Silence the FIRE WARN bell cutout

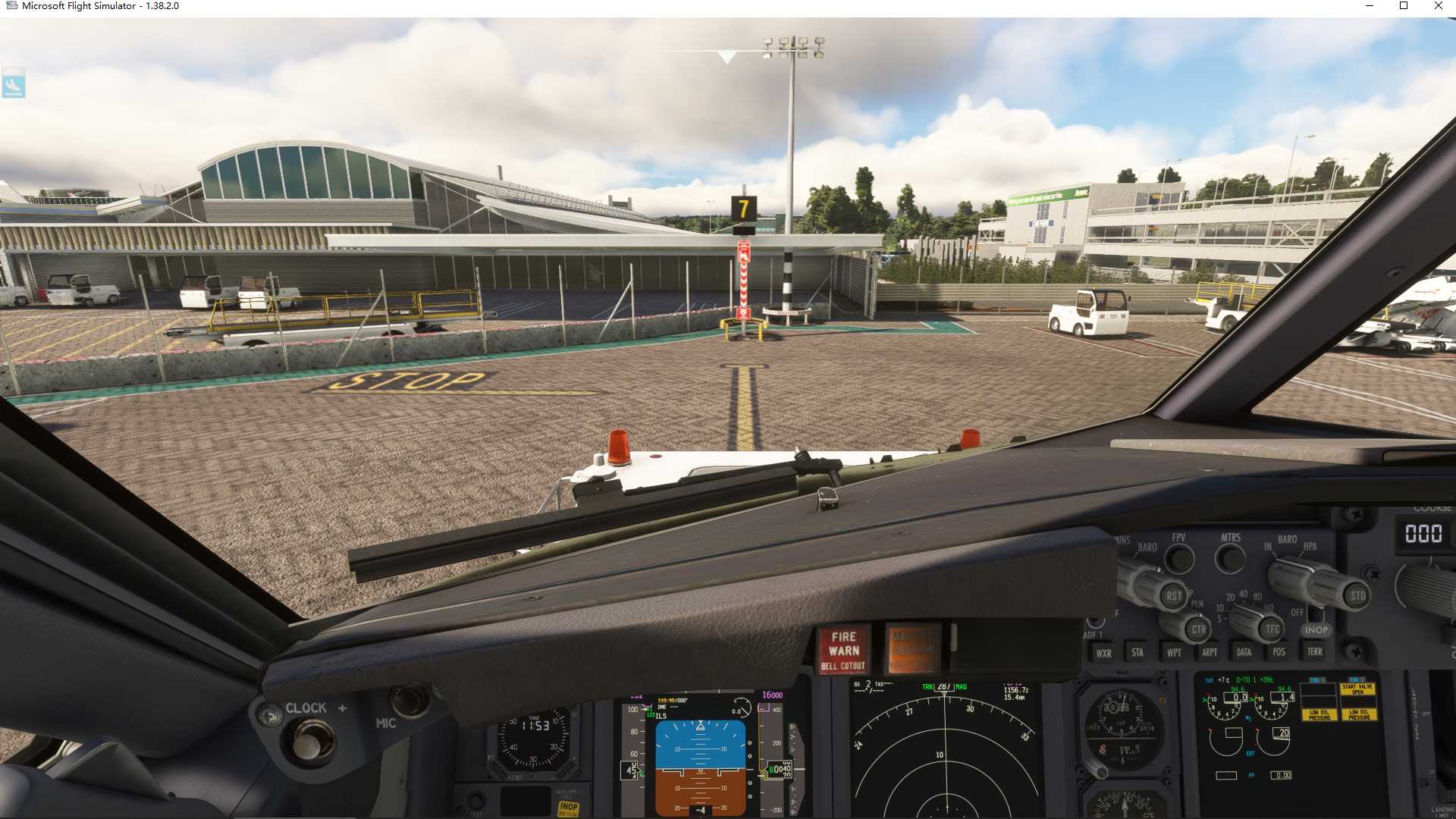click(844, 650)
